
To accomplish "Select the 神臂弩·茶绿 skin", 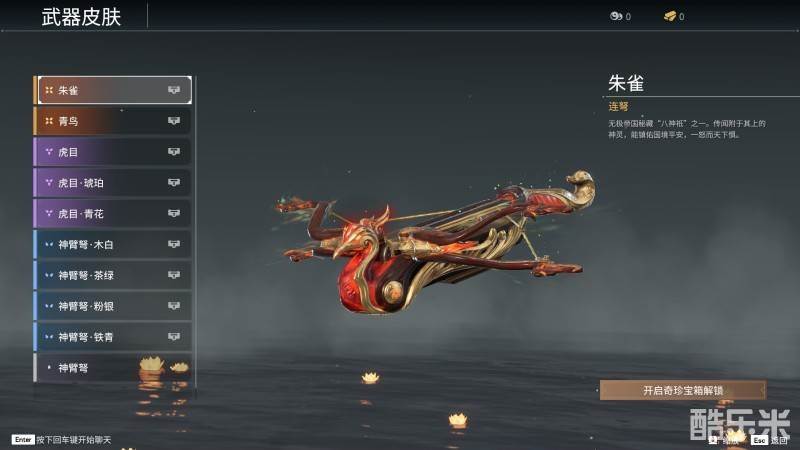I will [114, 275].
